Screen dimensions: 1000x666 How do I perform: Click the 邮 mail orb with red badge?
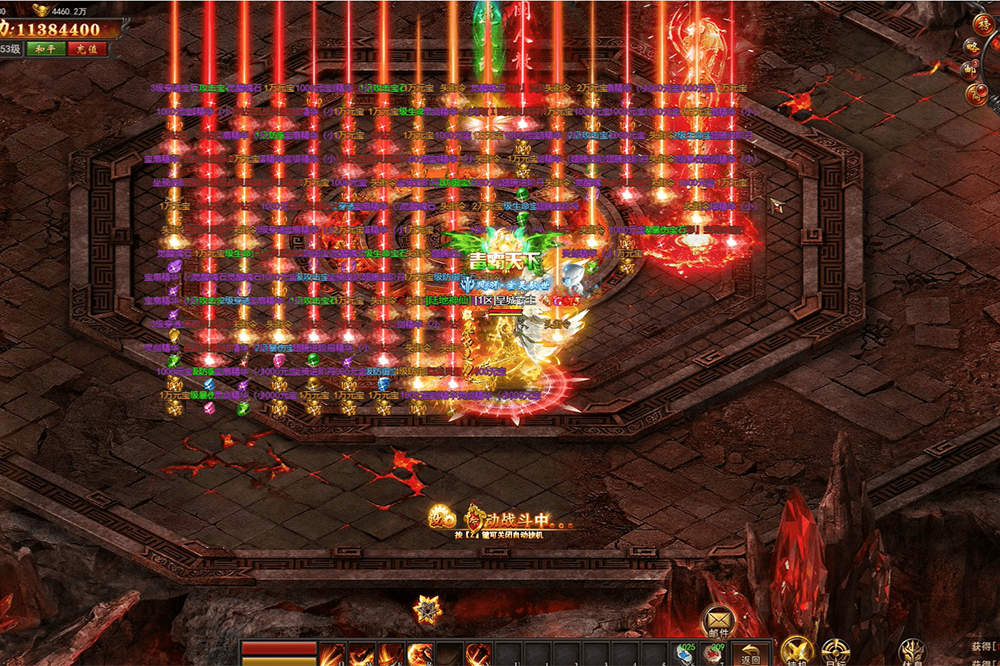pos(969,70)
